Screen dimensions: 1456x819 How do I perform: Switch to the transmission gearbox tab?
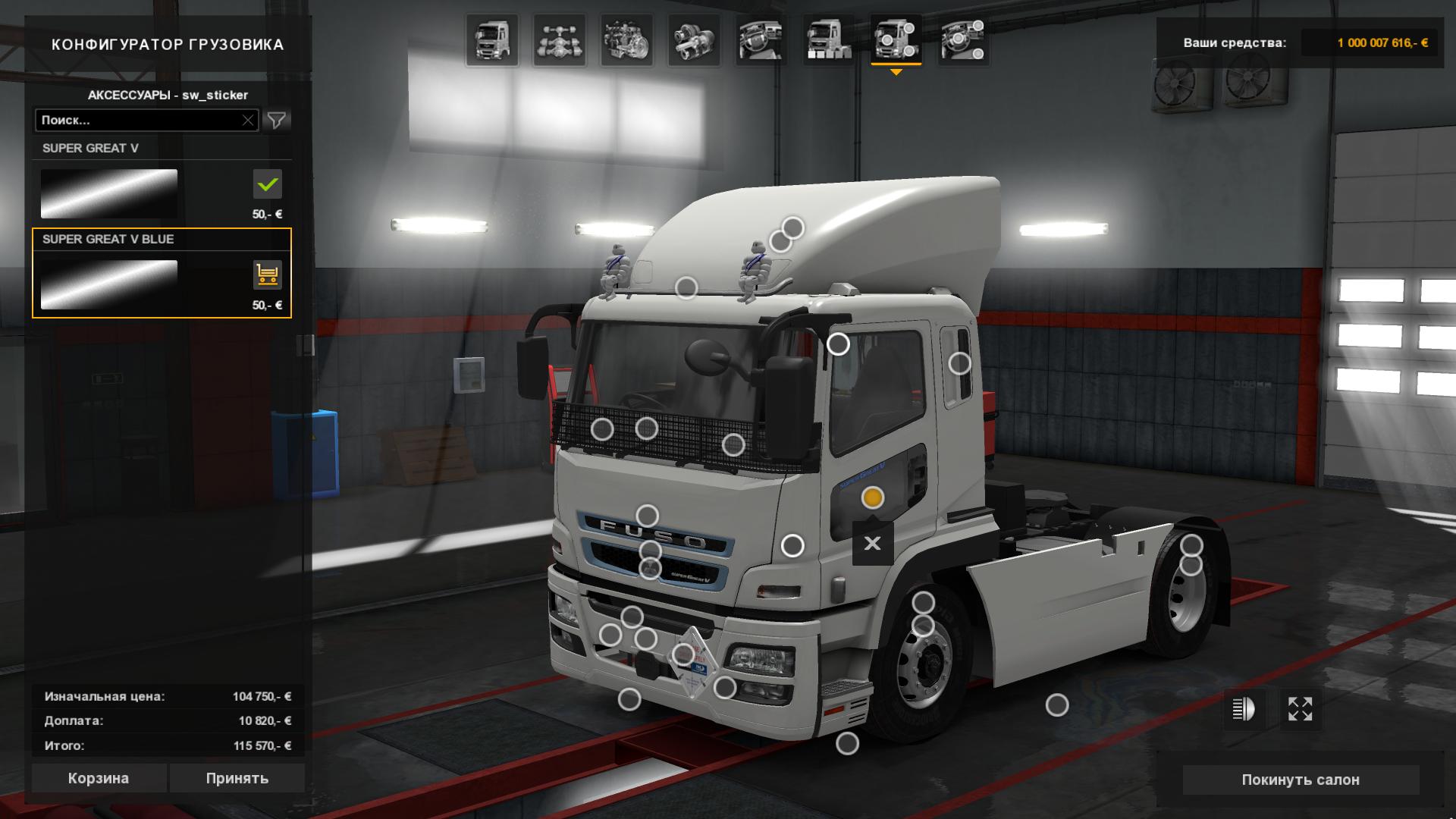pos(694,40)
